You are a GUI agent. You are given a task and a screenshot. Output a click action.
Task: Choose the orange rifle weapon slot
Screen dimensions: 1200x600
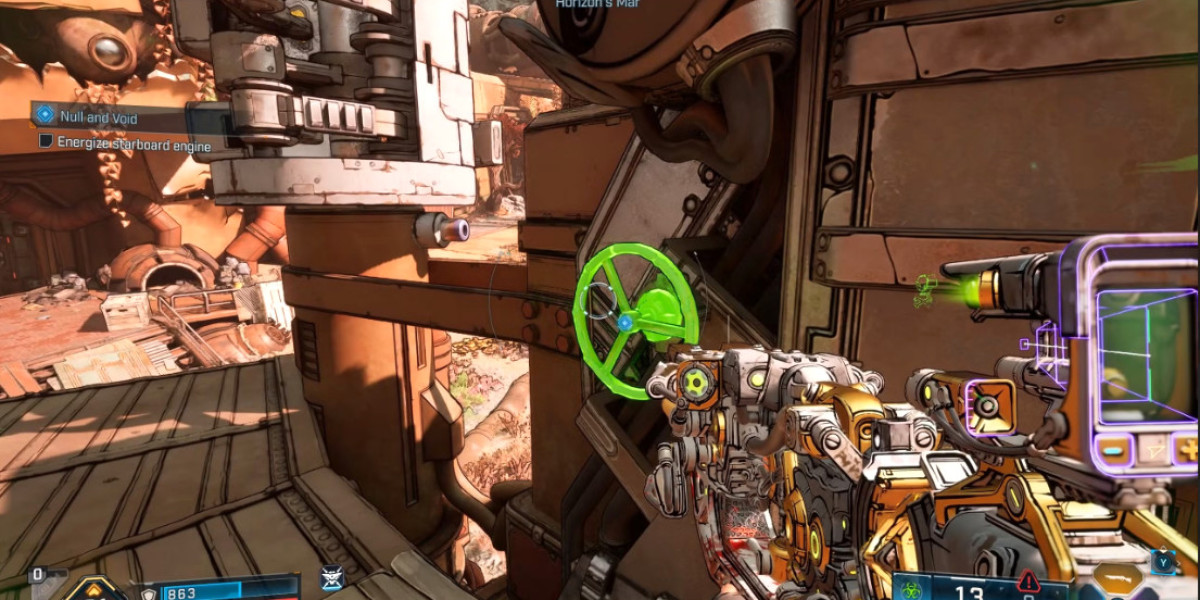[1116, 580]
